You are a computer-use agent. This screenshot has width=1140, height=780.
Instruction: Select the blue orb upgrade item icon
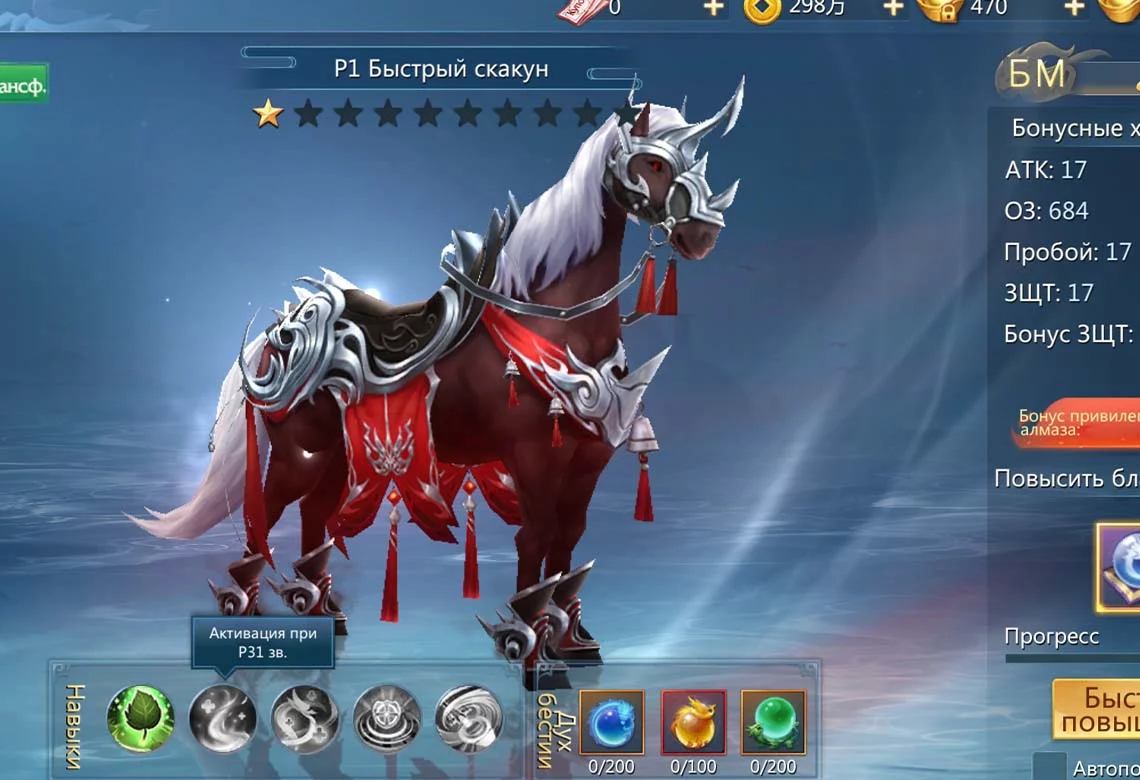[1120, 566]
